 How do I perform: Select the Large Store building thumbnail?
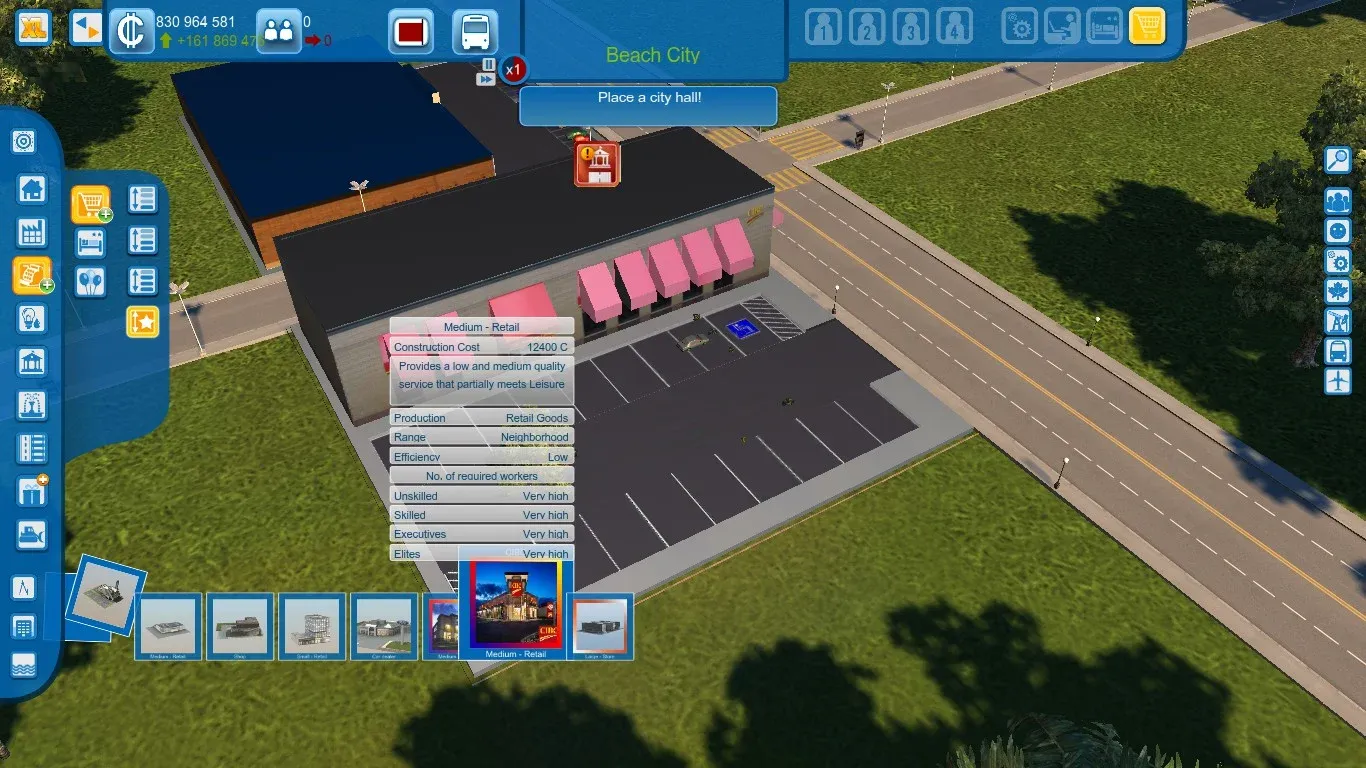600,626
